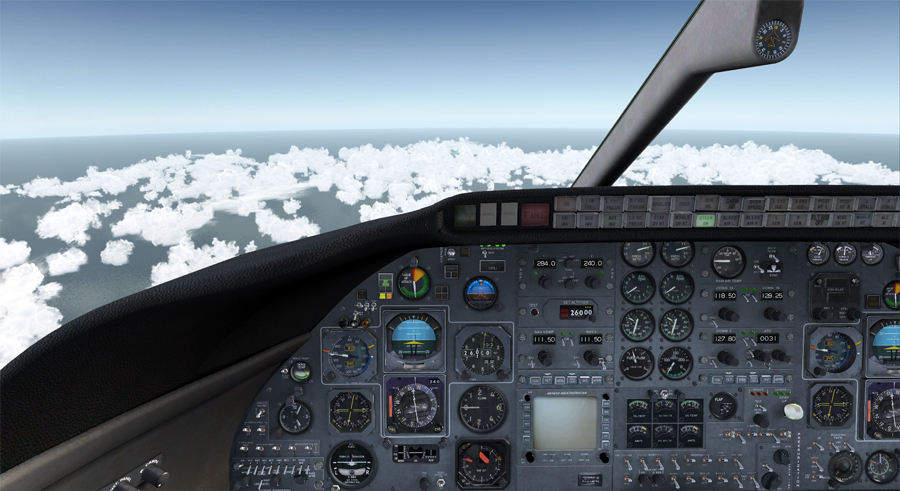Select the horizontal situation indicator compass rose
This screenshot has width=900, height=491.
[414, 405]
